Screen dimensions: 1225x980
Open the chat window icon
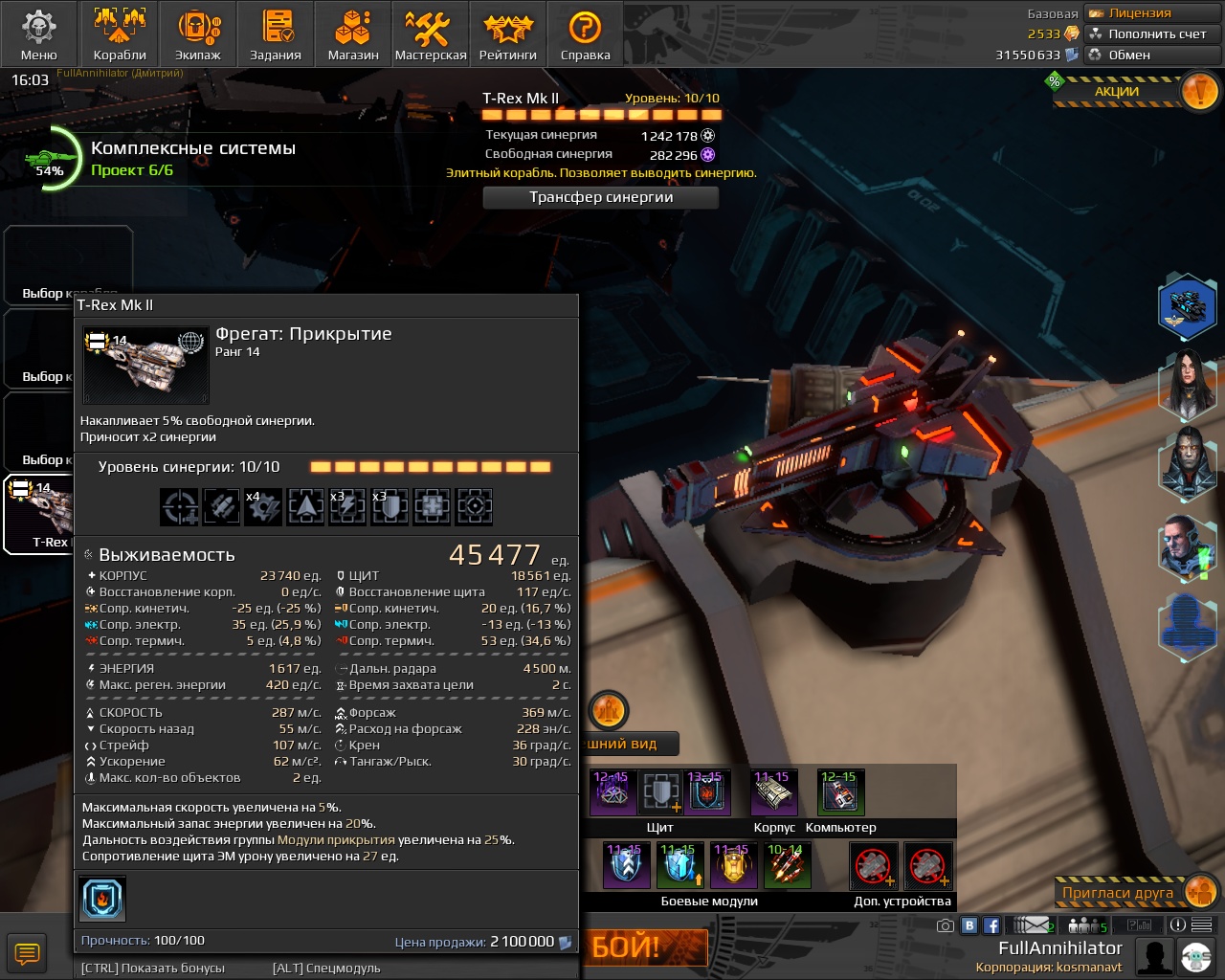27,953
